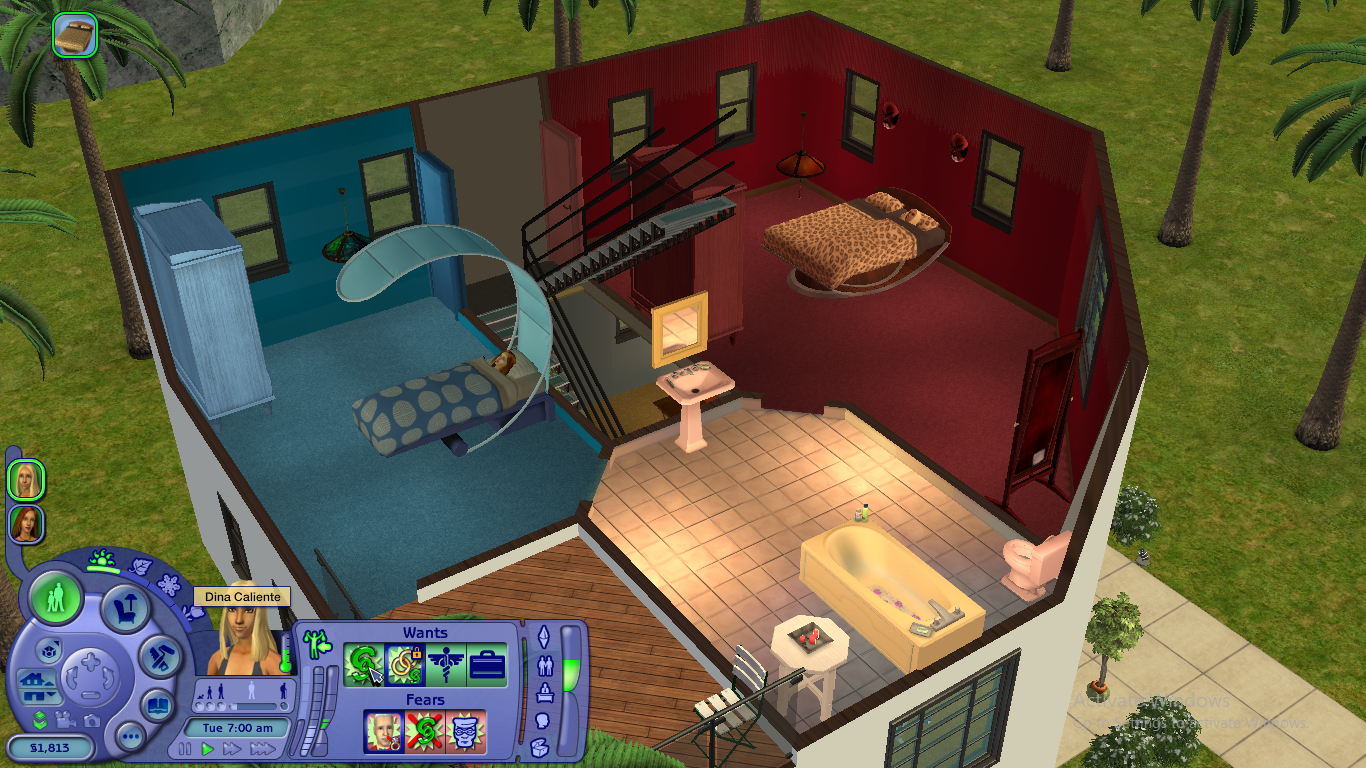Pause the game simulation
1366x768 pixels.
tap(184, 747)
